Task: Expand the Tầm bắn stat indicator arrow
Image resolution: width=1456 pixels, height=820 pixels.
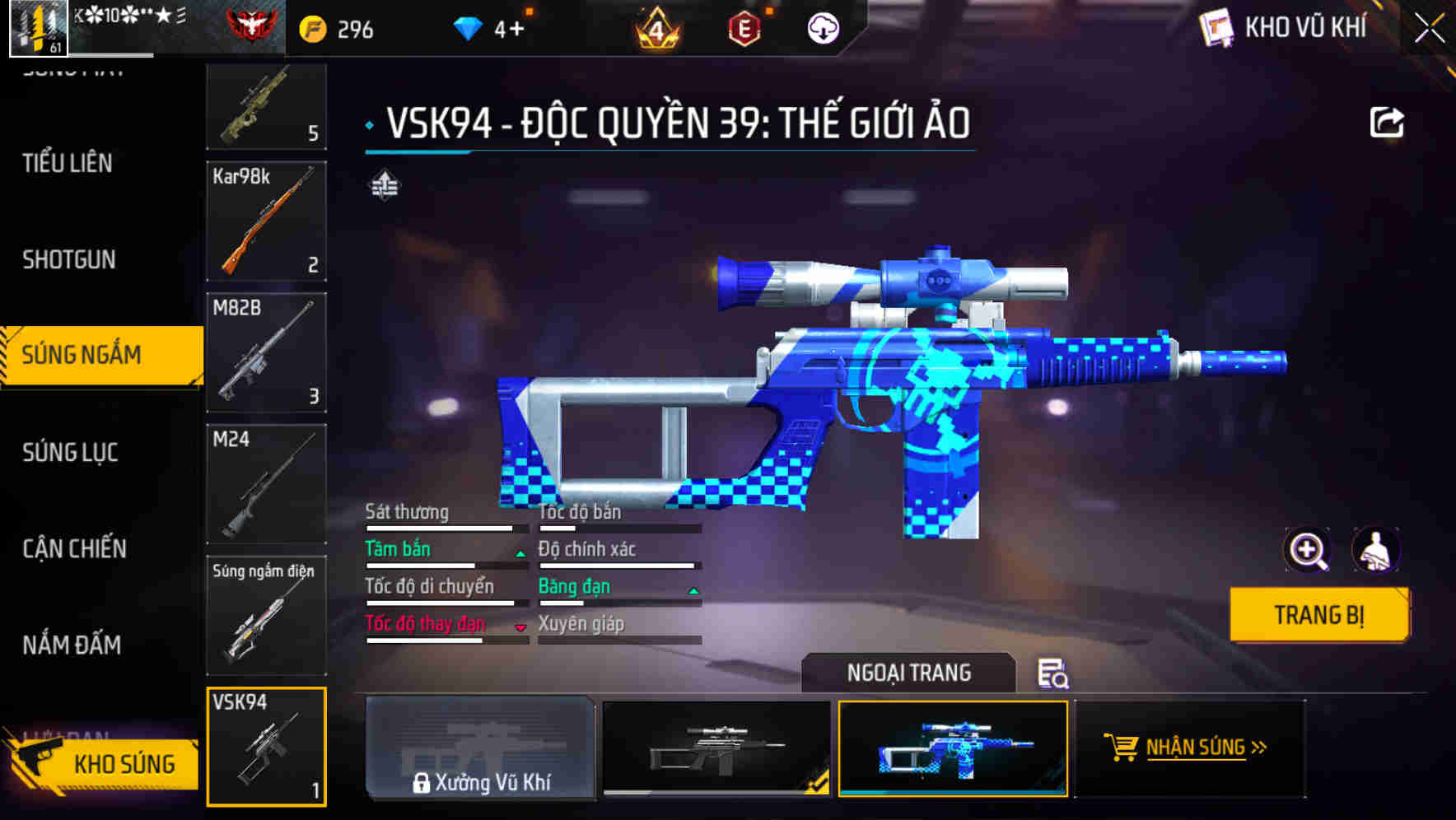Action: [520, 553]
